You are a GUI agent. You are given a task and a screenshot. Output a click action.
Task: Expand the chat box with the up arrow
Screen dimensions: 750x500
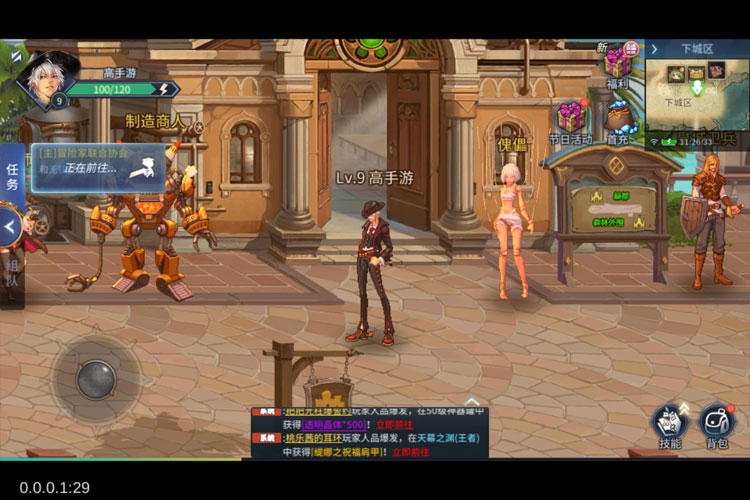click(472, 401)
